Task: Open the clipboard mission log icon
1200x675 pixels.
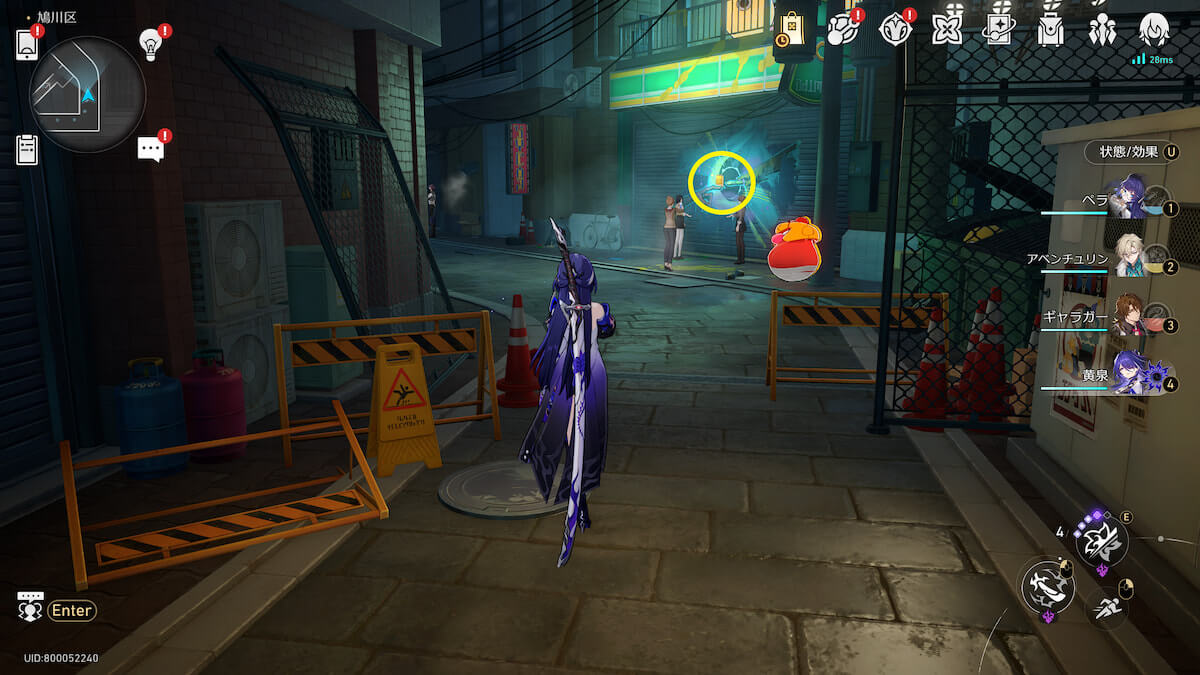Action: pos(27,149)
